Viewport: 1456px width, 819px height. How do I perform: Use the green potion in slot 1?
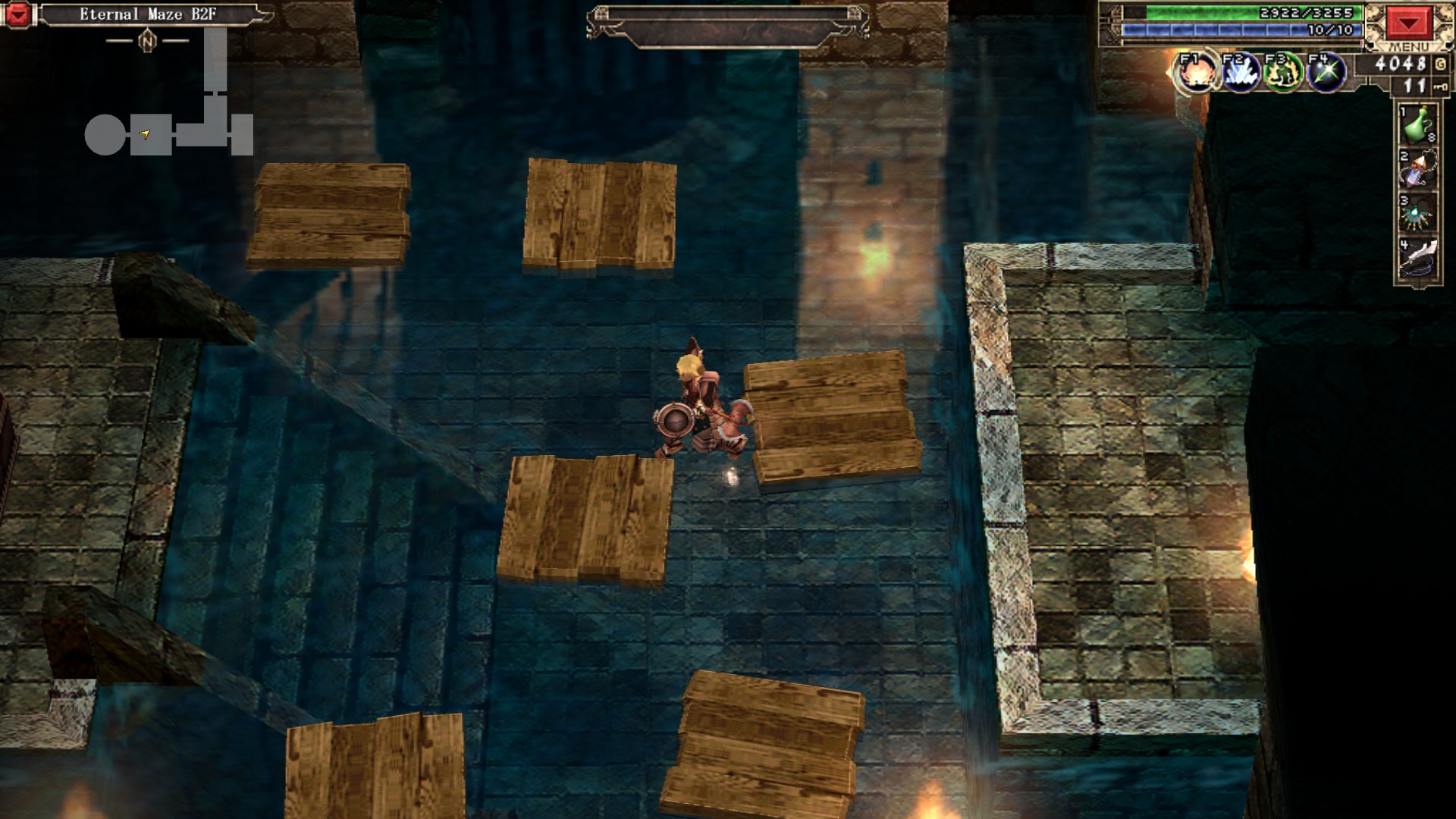(x=1417, y=125)
